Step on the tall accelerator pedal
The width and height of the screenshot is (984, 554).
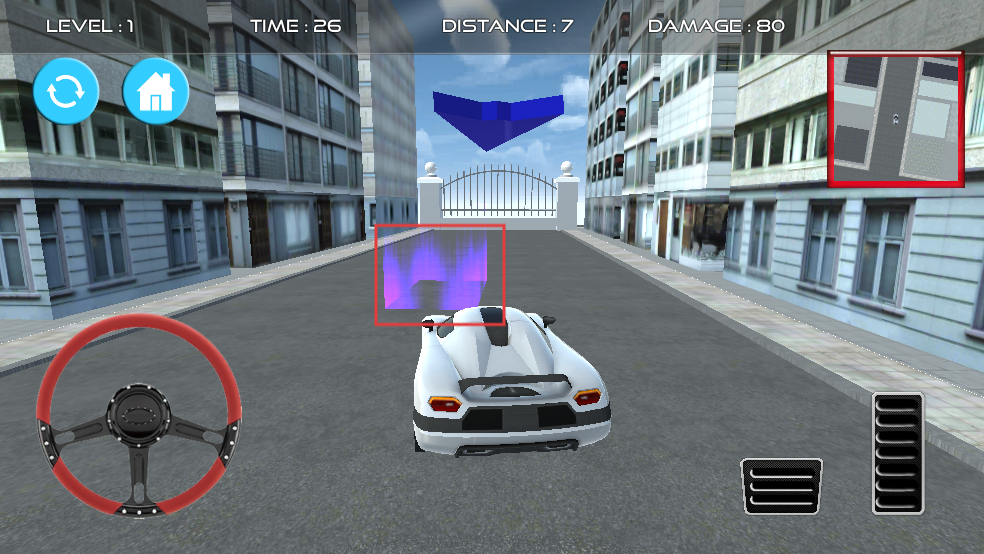coord(897,452)
